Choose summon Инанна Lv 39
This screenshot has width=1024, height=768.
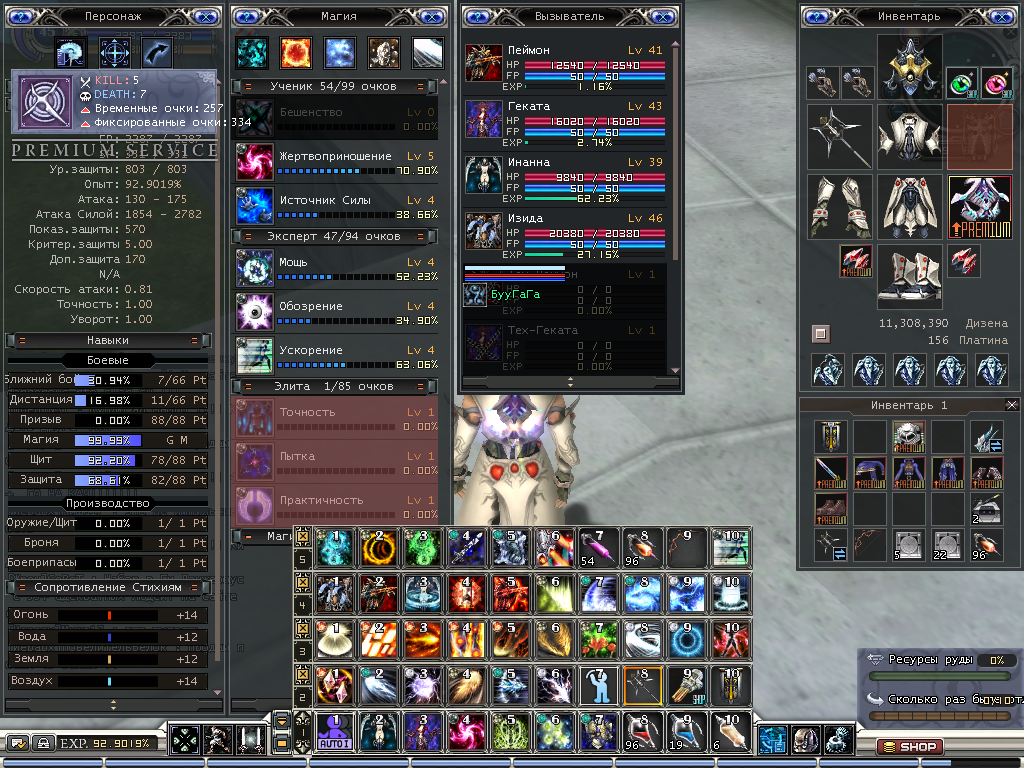(484, 174)
